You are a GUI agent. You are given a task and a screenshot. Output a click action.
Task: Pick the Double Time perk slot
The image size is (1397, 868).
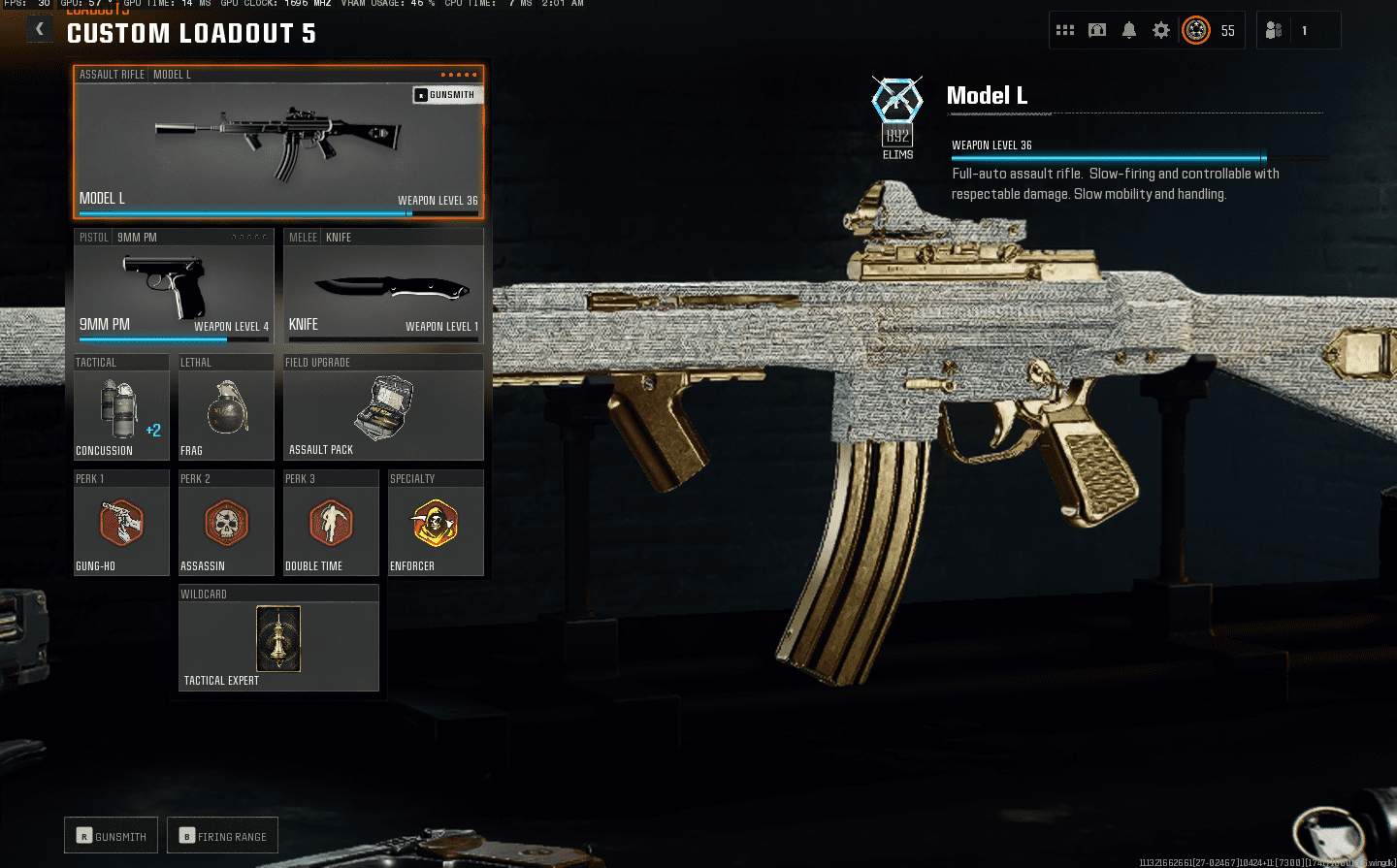click(331, 525)
